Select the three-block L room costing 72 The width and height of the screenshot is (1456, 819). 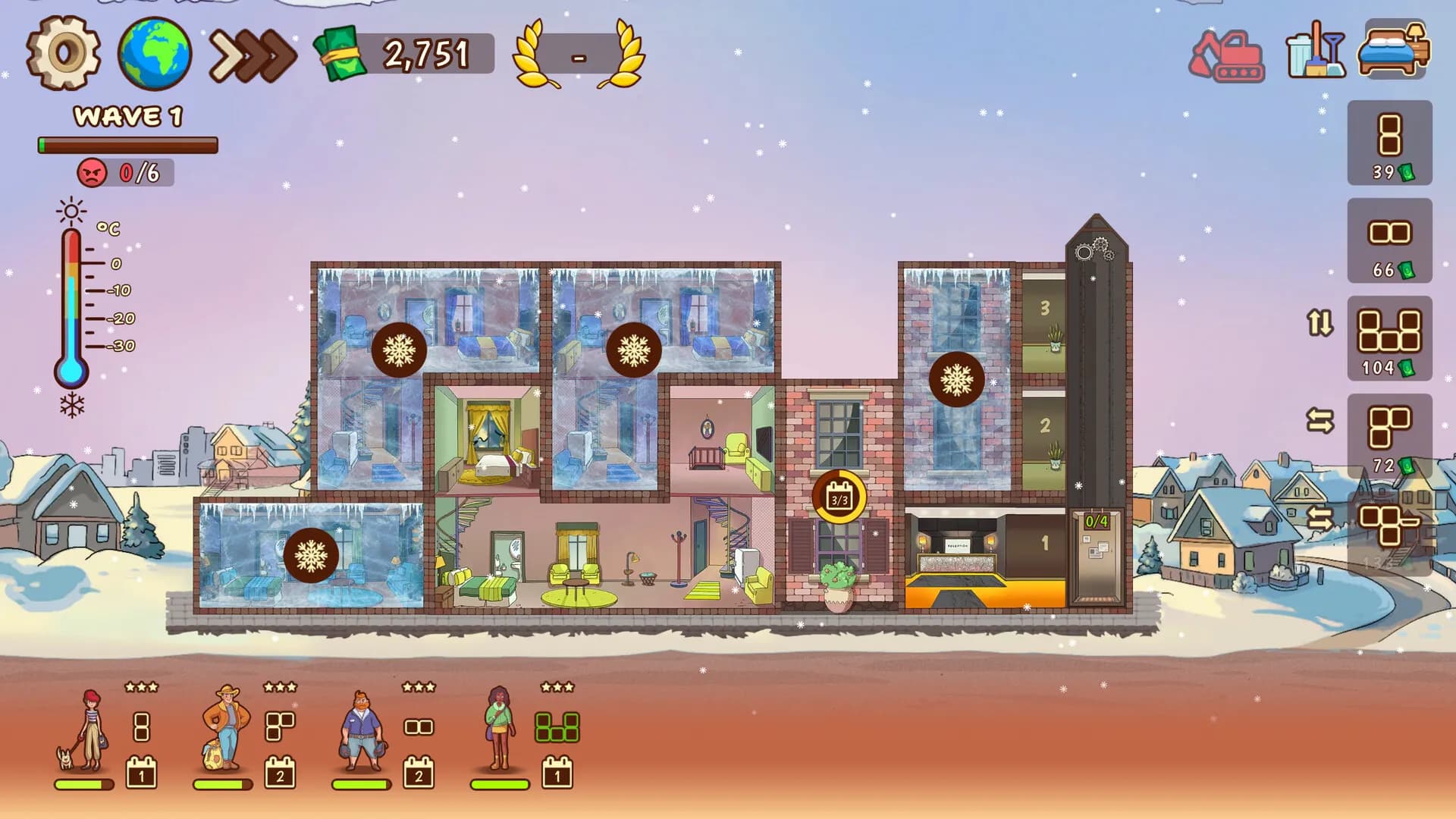1389,436
